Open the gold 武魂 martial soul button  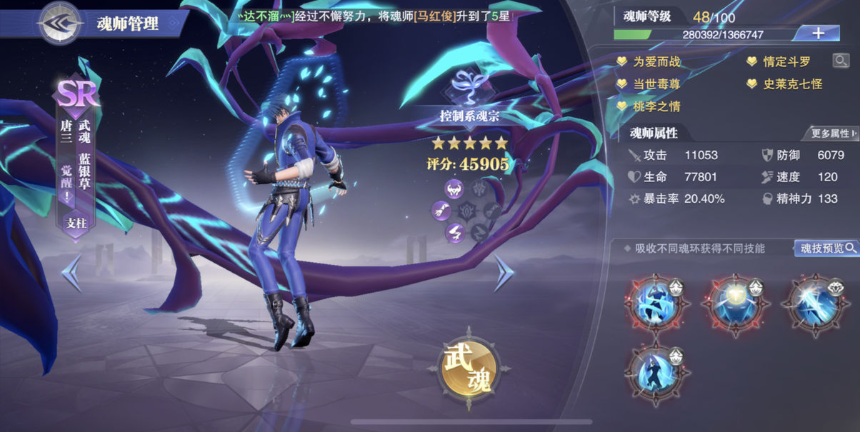(467, 368)
